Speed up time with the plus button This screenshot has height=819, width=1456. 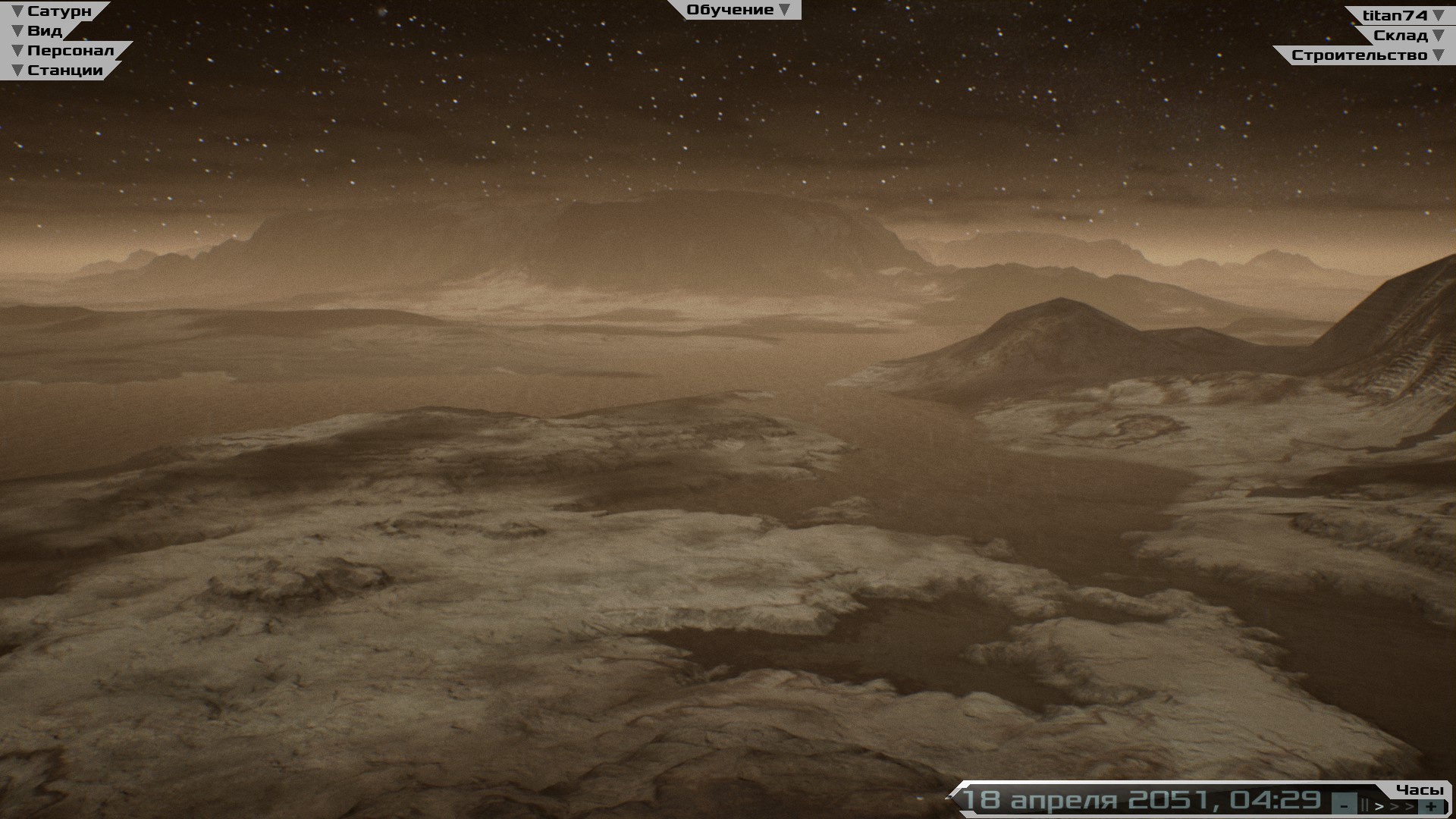click(x=1431, y=806)
